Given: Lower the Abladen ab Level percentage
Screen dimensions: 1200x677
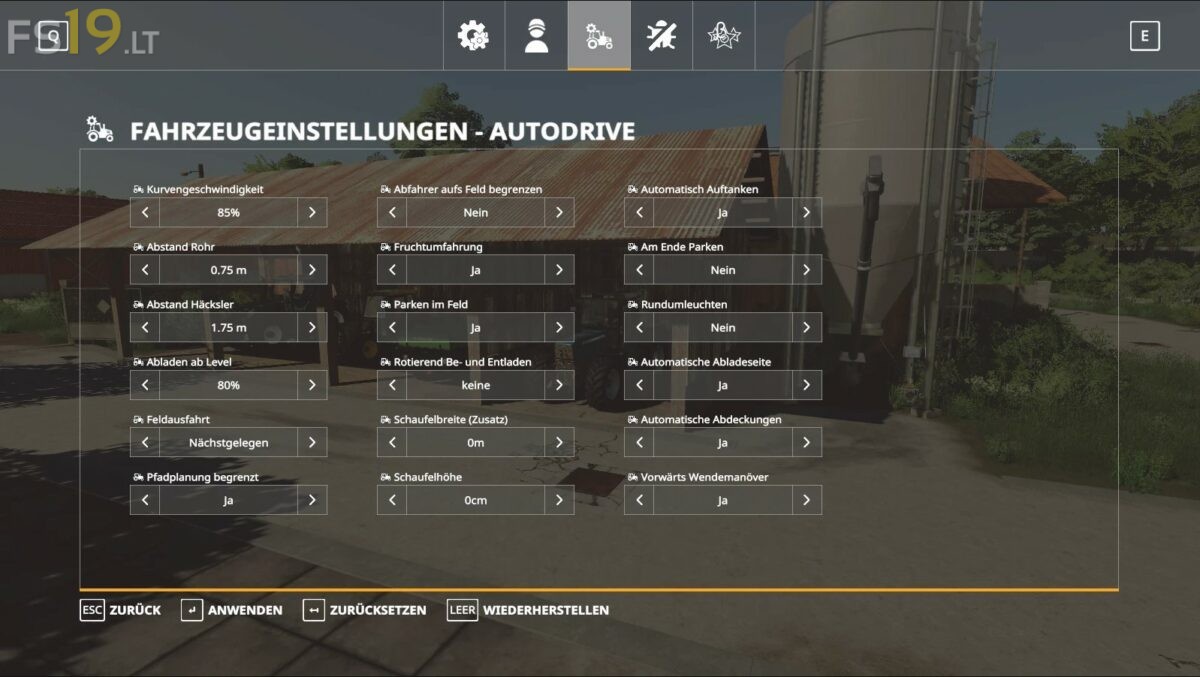Looking at the screenshot, I should (145, 385).
